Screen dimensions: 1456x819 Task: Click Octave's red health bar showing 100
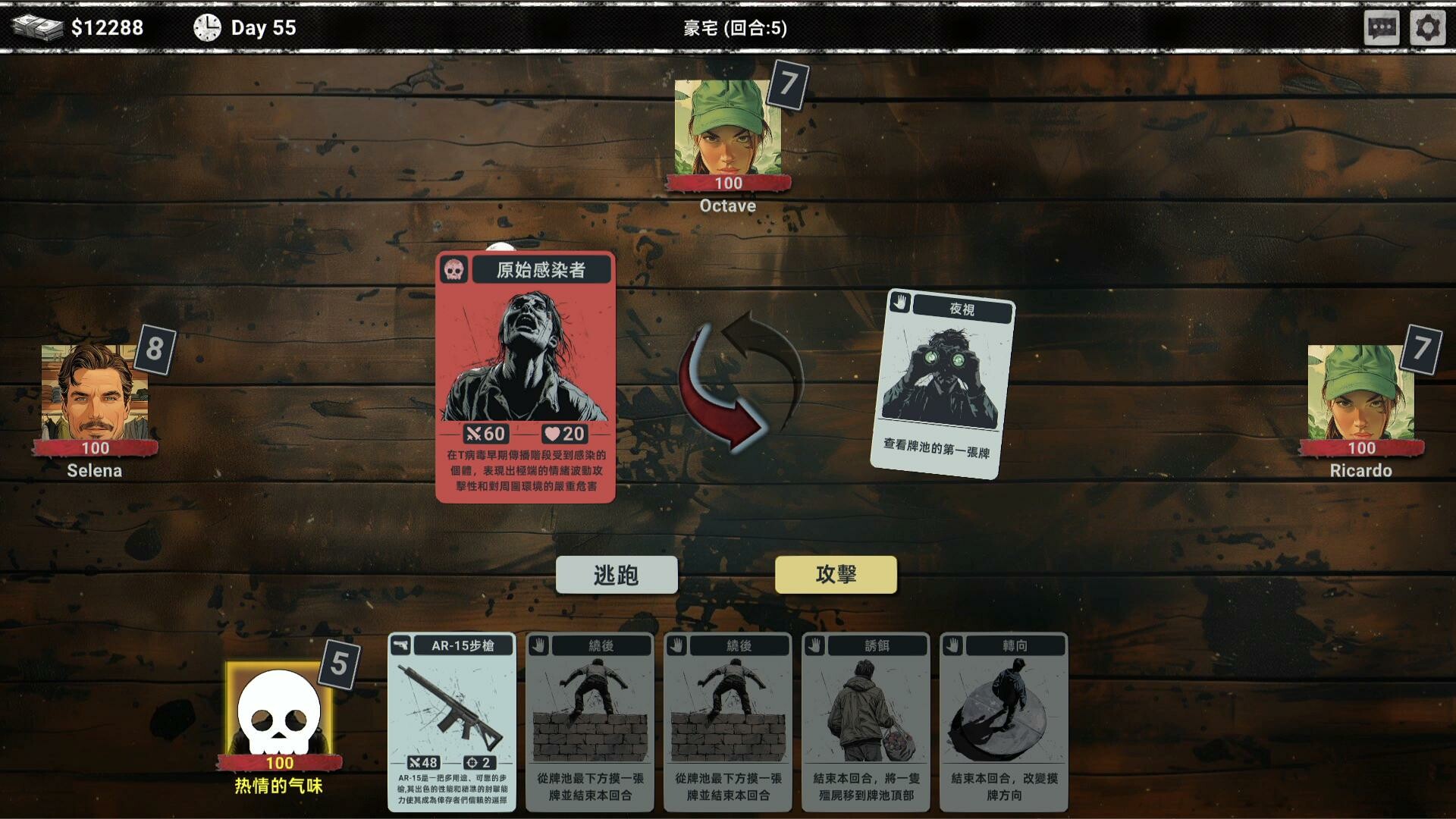tap(726, 183)
